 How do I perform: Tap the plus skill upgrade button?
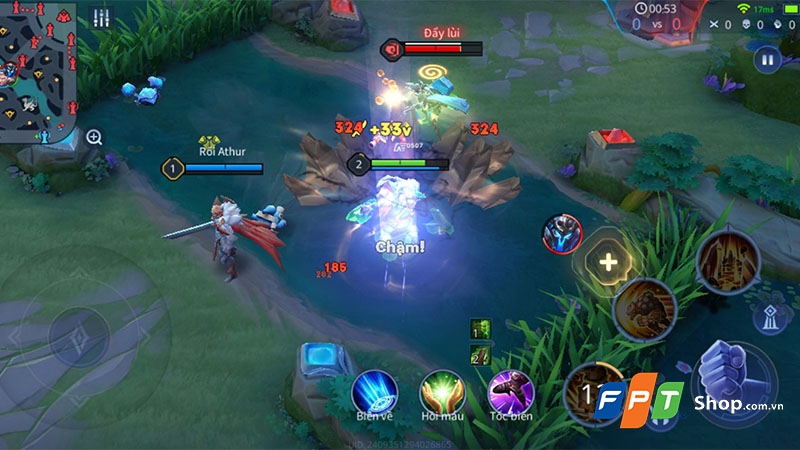pos(607,262)
